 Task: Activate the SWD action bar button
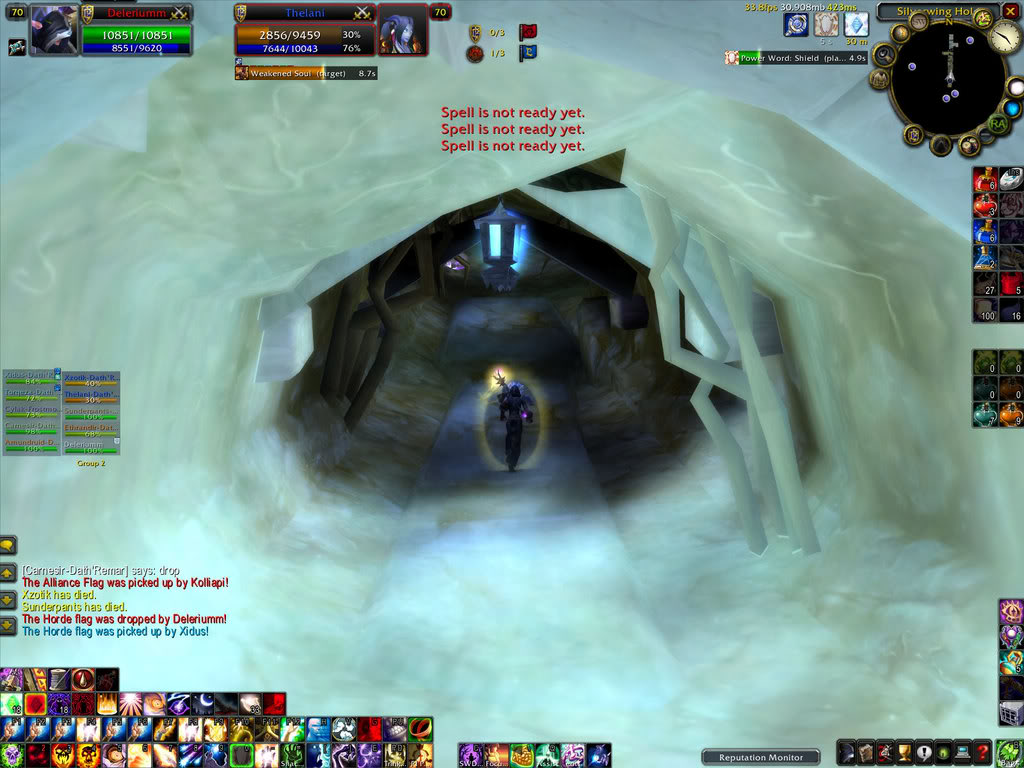[x=470, y=755]
